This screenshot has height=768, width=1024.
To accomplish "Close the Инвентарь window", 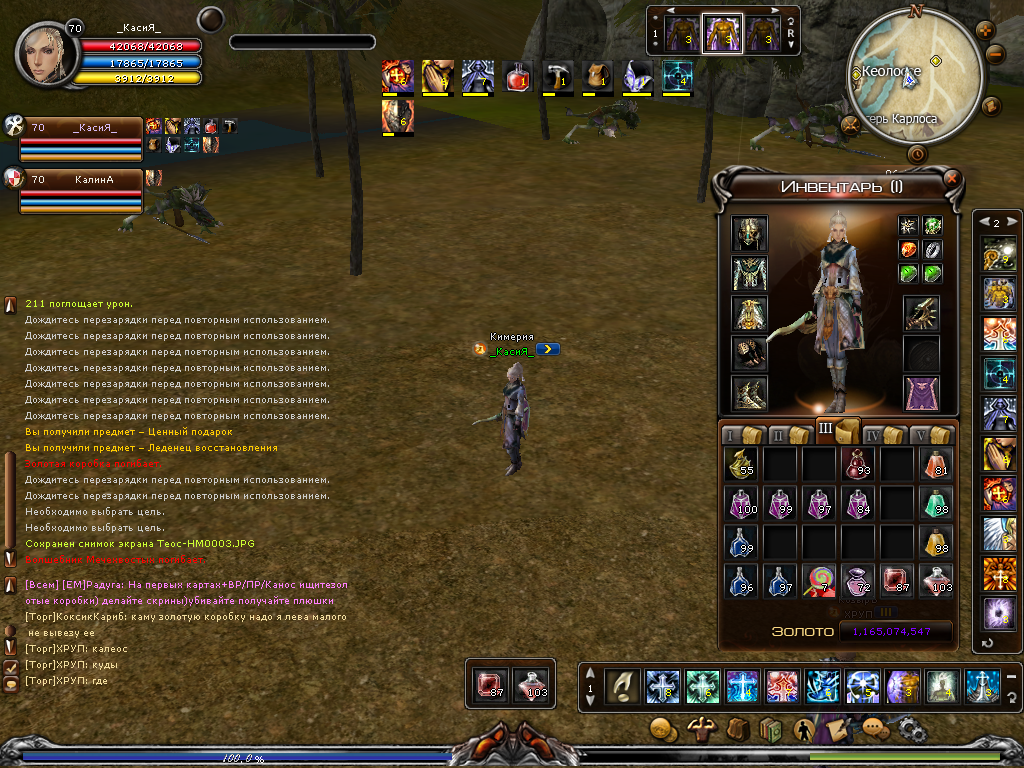I will (951, 179).
